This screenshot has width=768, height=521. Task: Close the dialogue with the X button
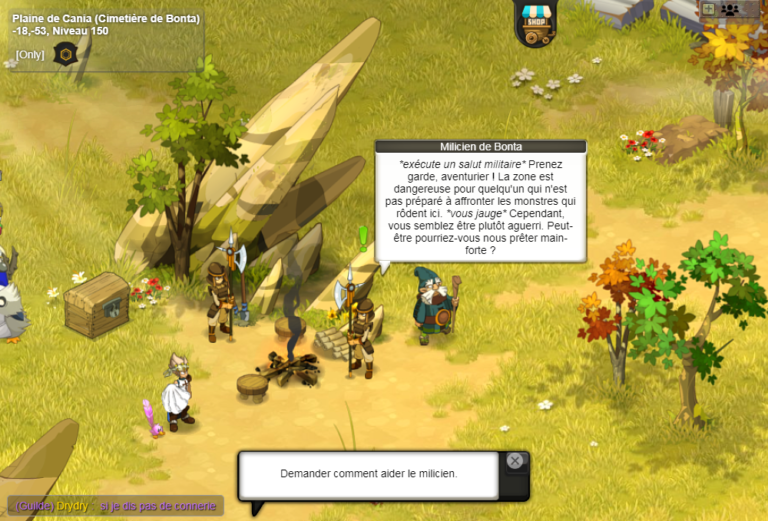click(514, 461)
